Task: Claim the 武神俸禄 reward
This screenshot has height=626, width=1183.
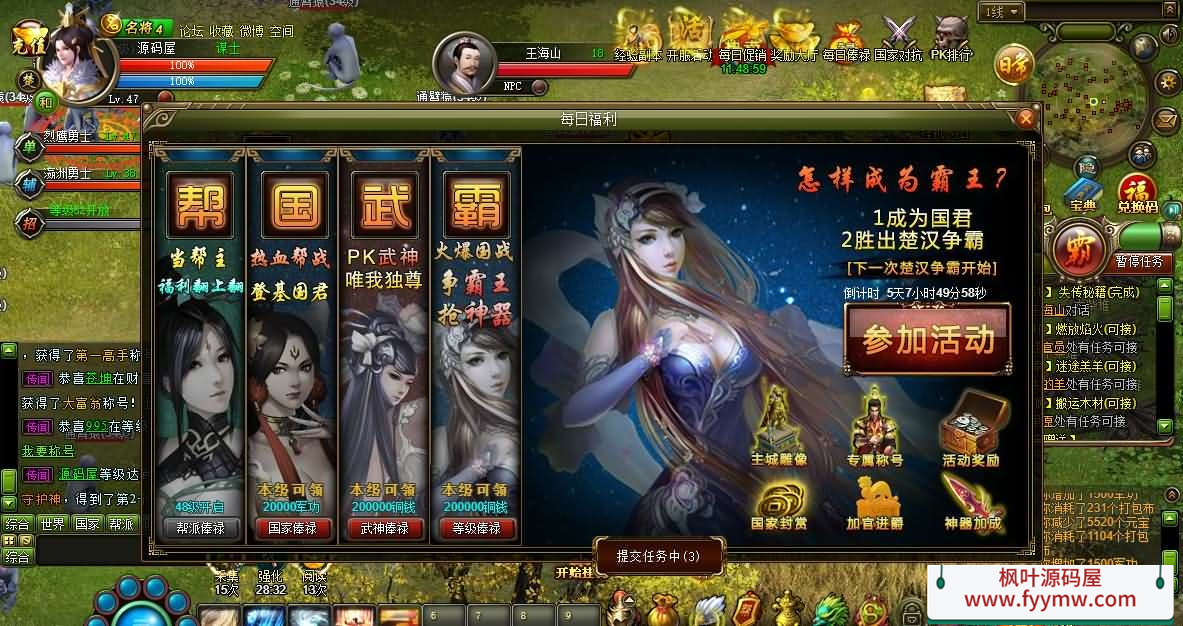Action: (x=385, y=528)
